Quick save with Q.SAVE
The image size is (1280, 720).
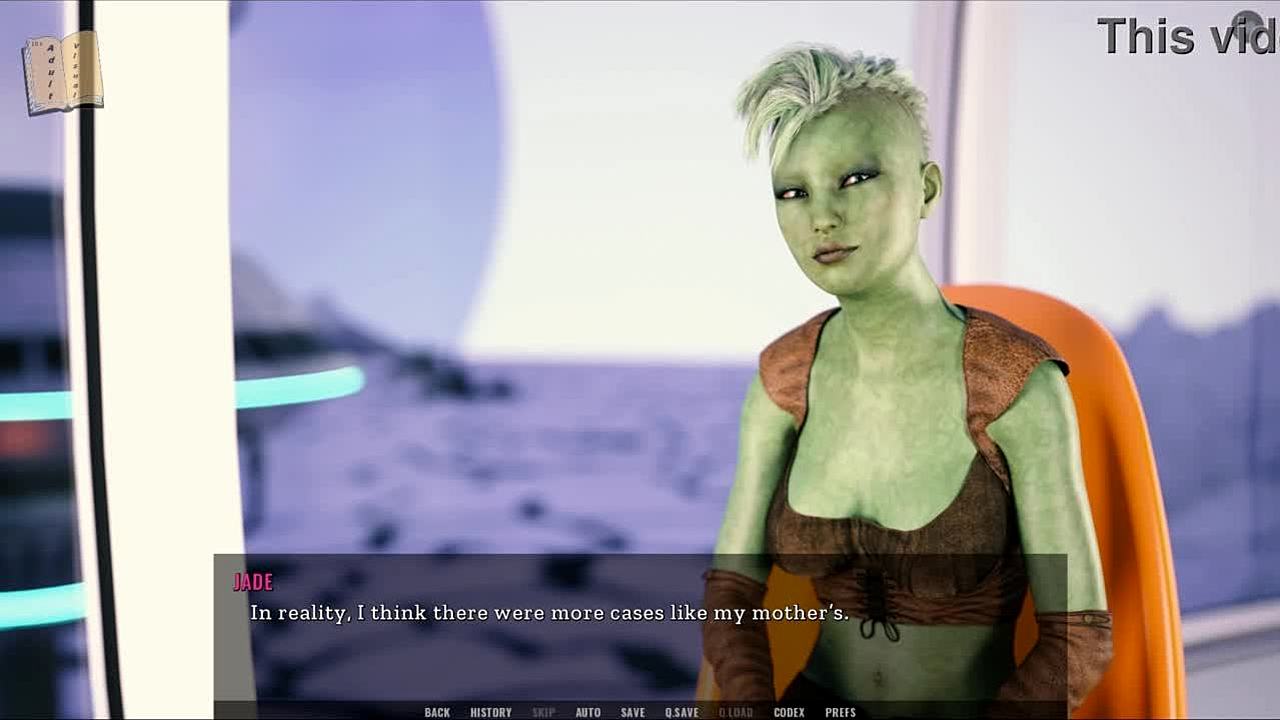tap(682, 712)
